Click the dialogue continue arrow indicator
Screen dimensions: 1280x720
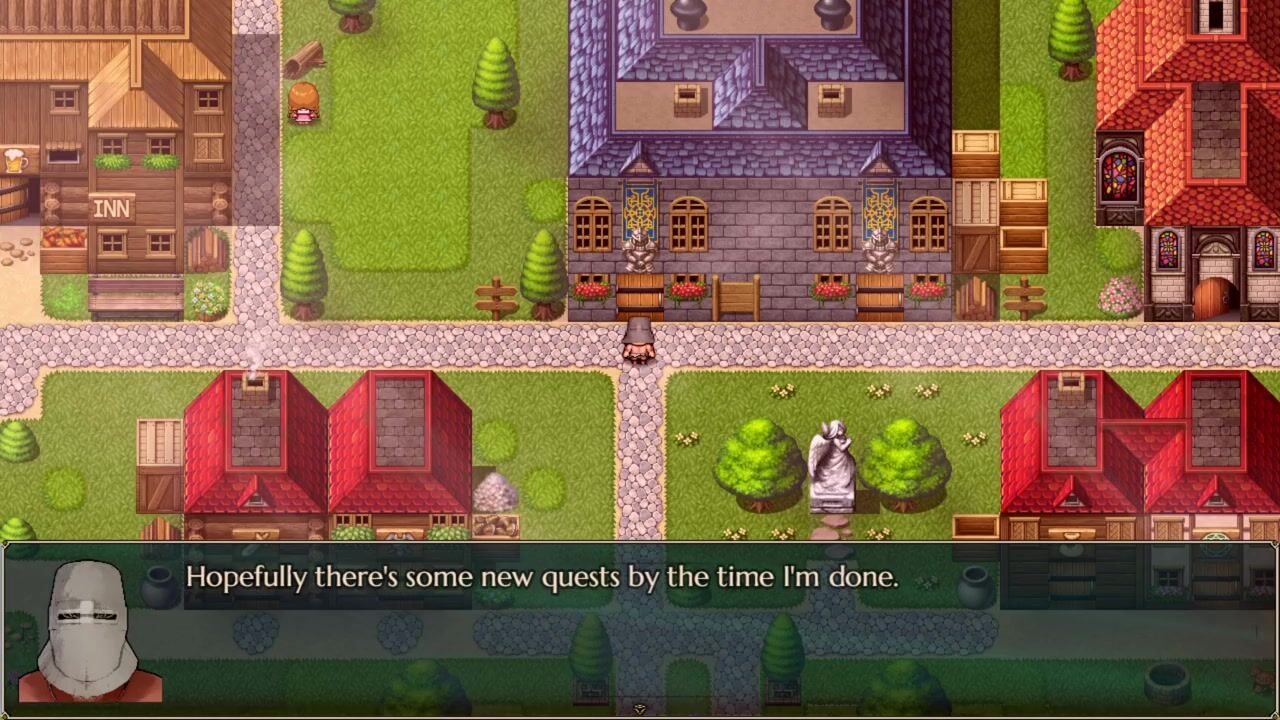click(639, 709)
